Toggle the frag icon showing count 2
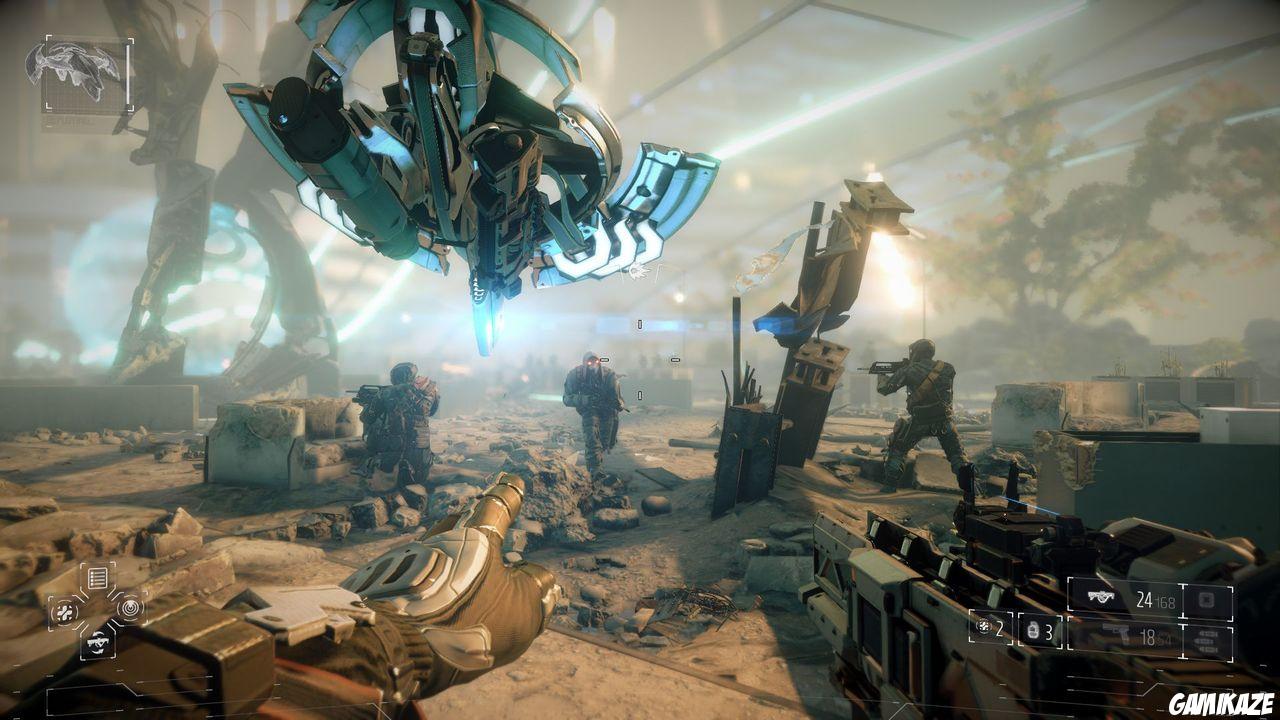The width and height of the screenshot is (1280, 720). tap(983, 628)
